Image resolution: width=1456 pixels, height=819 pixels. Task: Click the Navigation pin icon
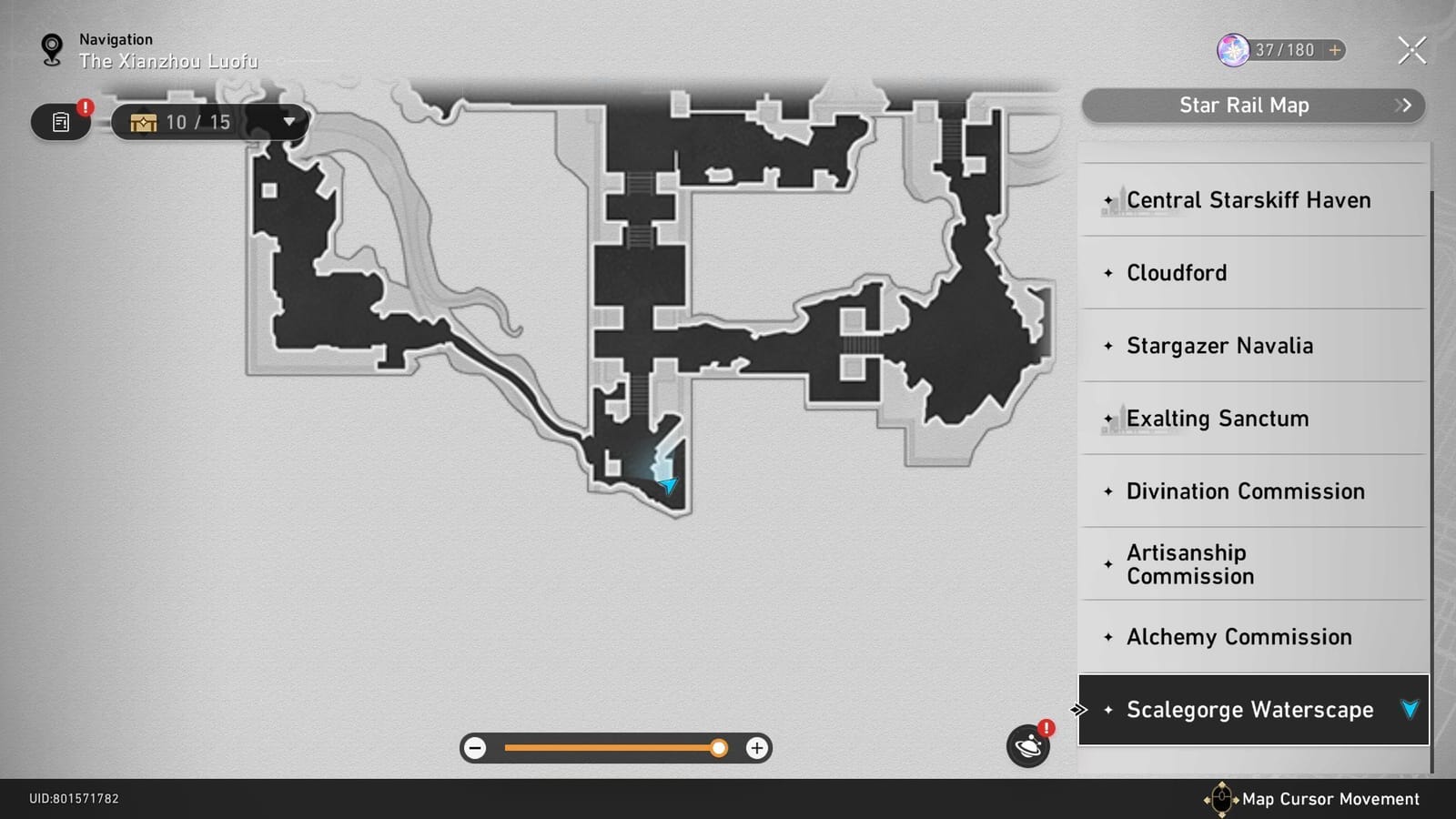(x=50, y=48)
